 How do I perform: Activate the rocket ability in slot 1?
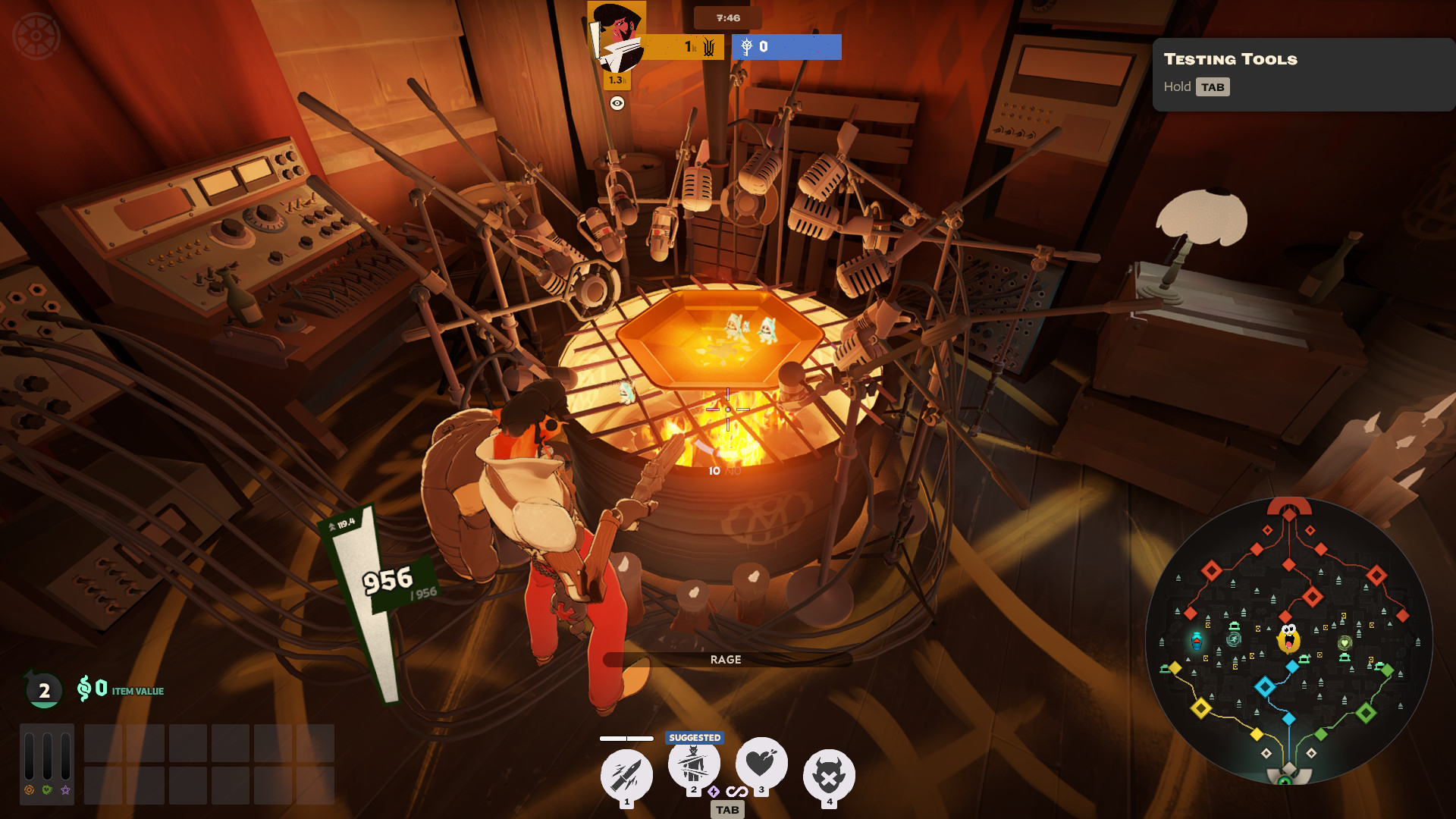[626, 774]
